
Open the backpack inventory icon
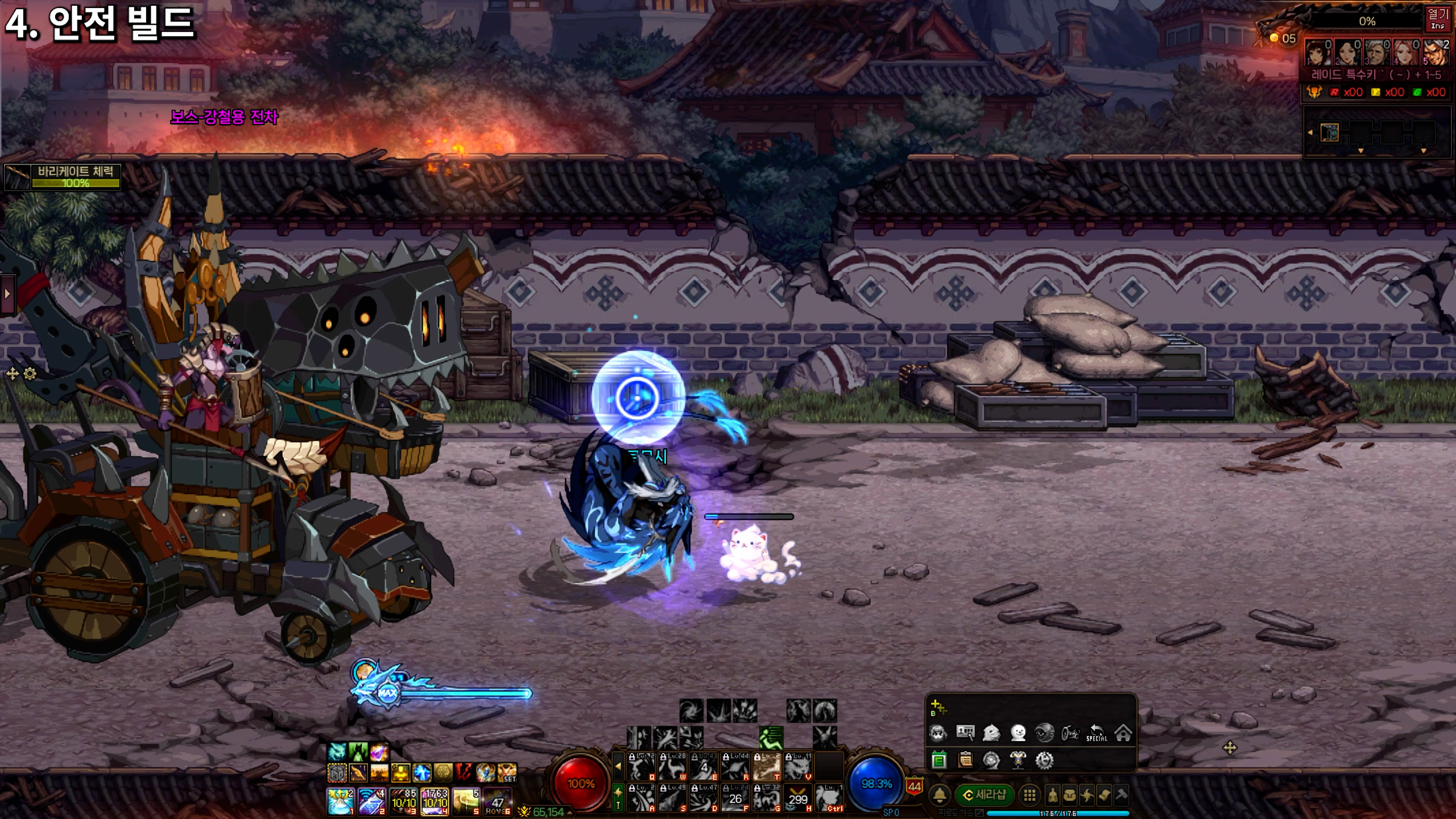tap(1069, 795)
